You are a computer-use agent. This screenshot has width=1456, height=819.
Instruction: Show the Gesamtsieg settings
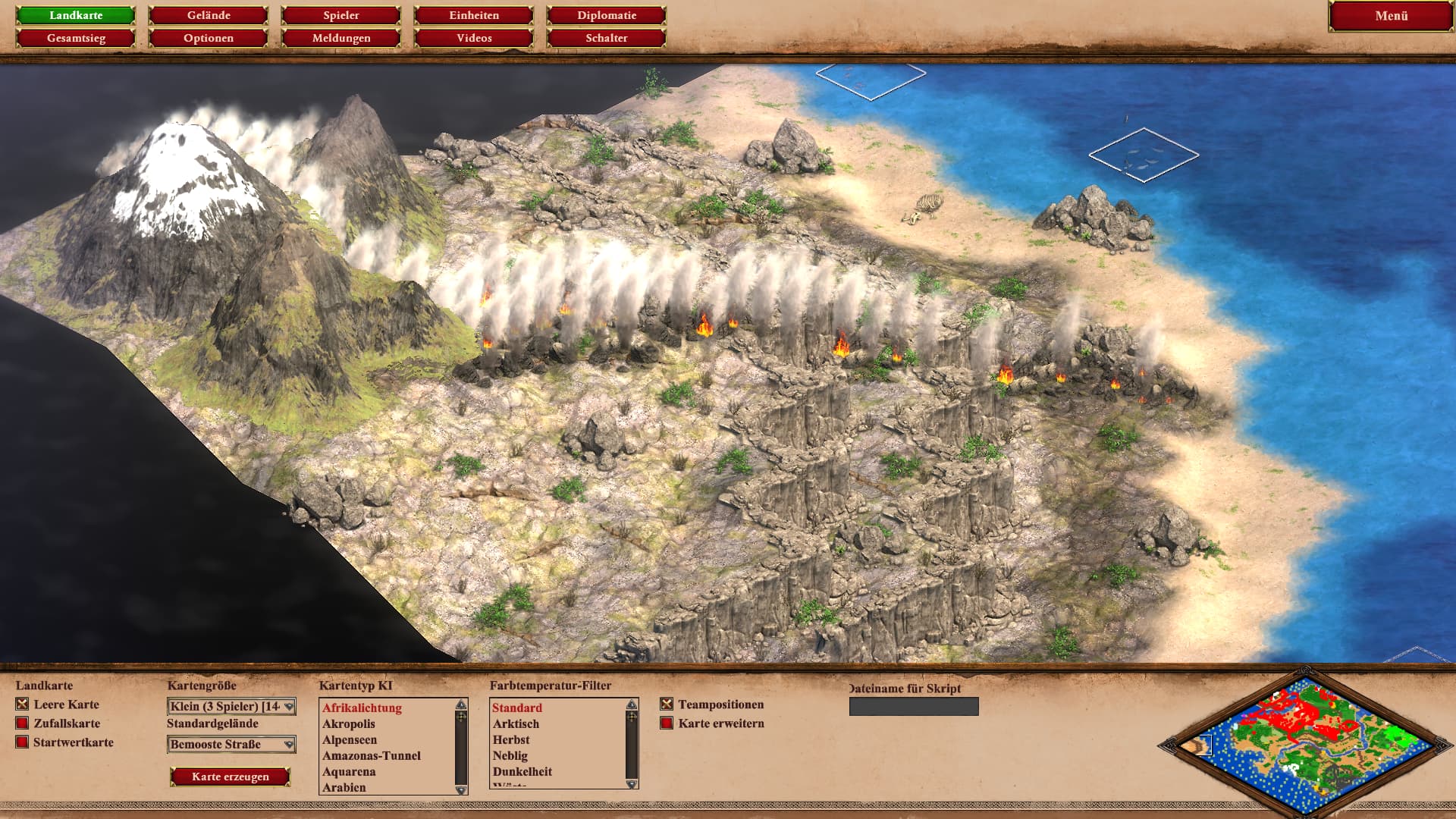(76, 38)
